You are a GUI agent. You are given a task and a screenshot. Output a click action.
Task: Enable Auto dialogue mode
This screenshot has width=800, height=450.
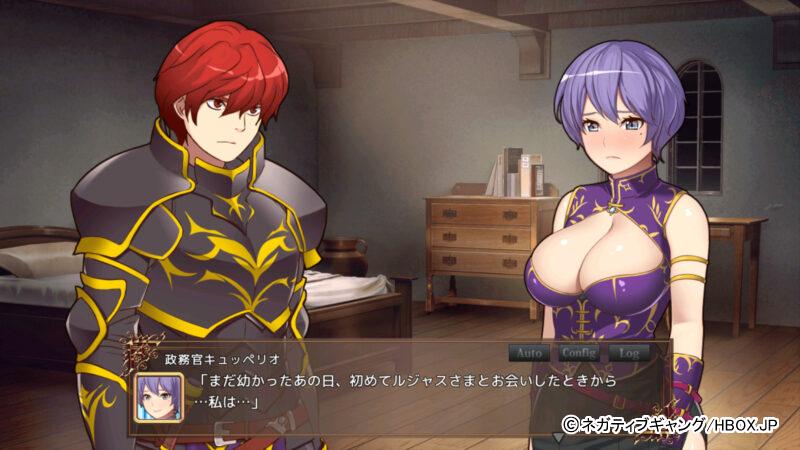click(x=529, y=353)
